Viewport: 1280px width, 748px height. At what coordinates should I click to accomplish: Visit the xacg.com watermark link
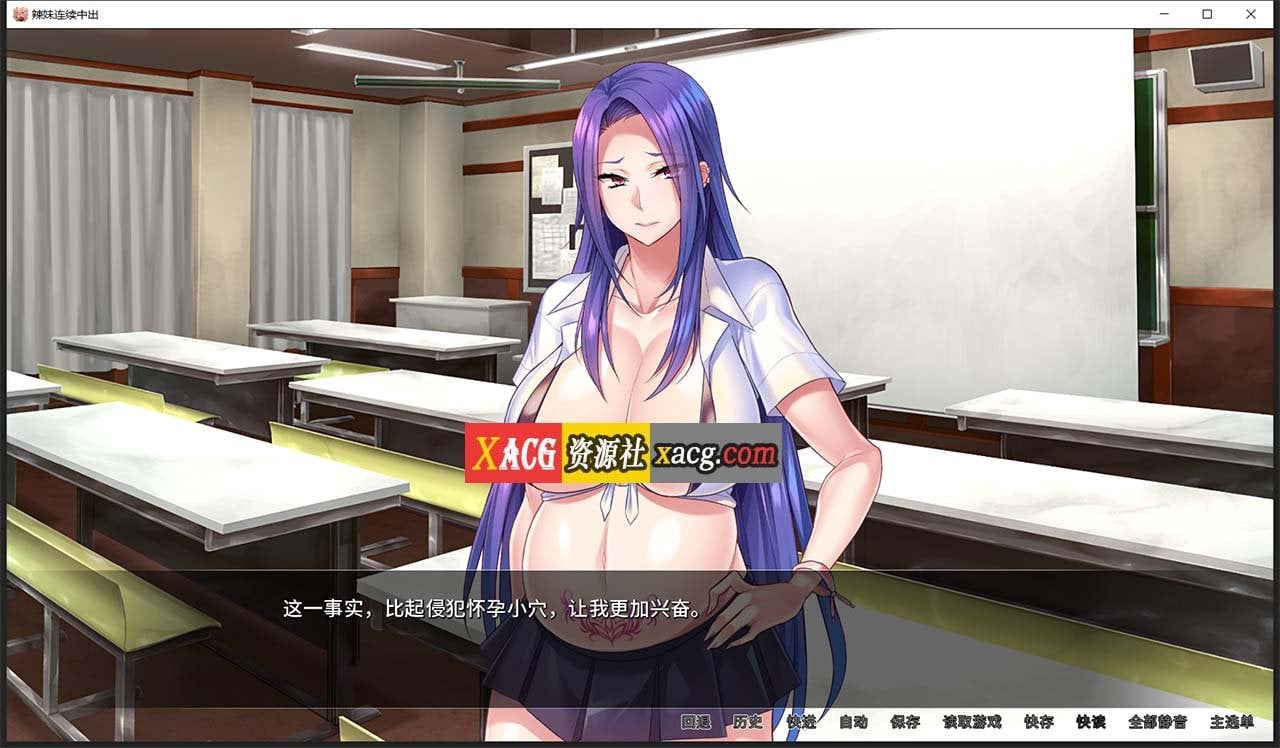pyautogui.click(x=717, y=451)
